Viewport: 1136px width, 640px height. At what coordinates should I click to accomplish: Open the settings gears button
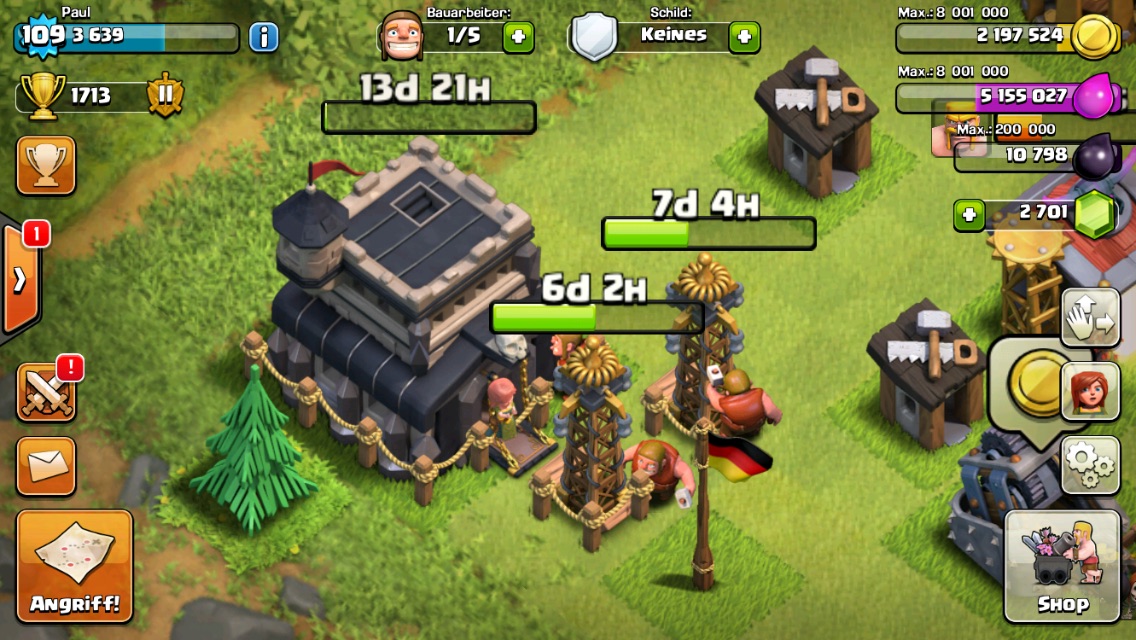pyautogui.click(x=1089, y=464)
